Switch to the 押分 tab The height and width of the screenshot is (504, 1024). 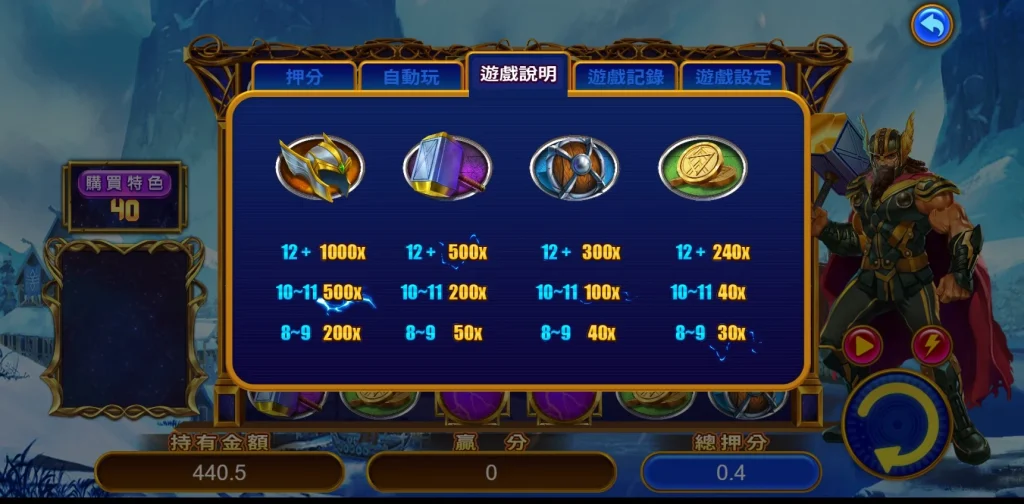pyautogui.click(x=304, y=77)
